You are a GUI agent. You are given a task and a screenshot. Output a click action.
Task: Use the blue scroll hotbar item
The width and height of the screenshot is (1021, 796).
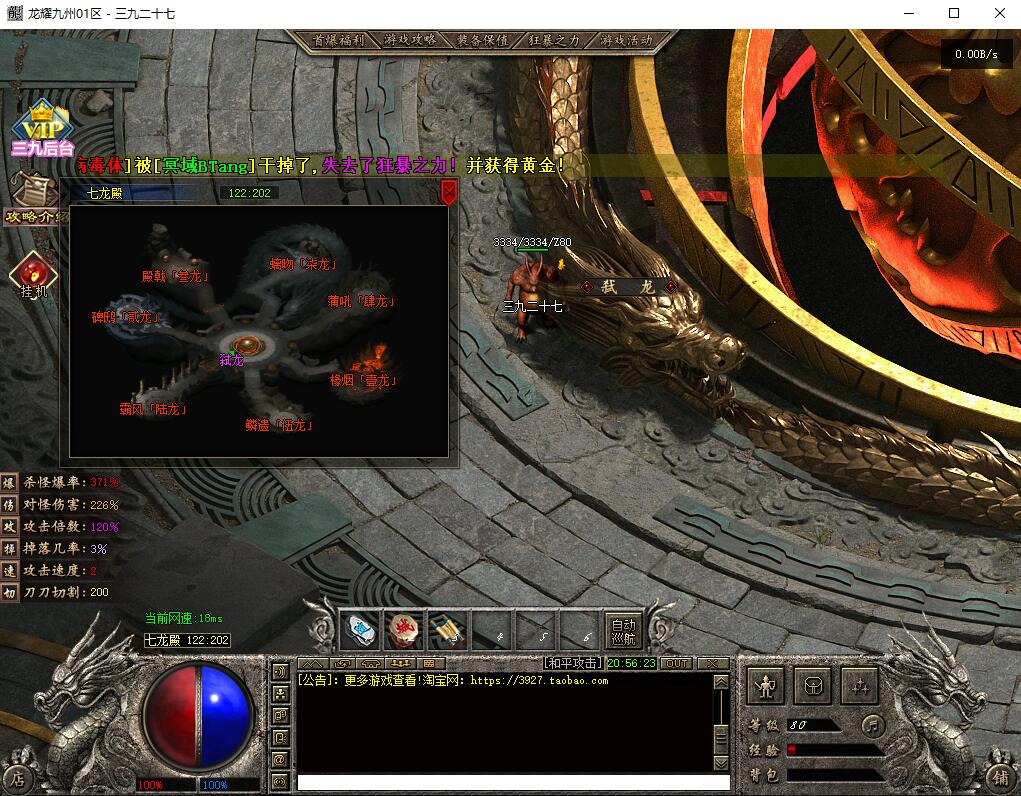coord(448,629)
